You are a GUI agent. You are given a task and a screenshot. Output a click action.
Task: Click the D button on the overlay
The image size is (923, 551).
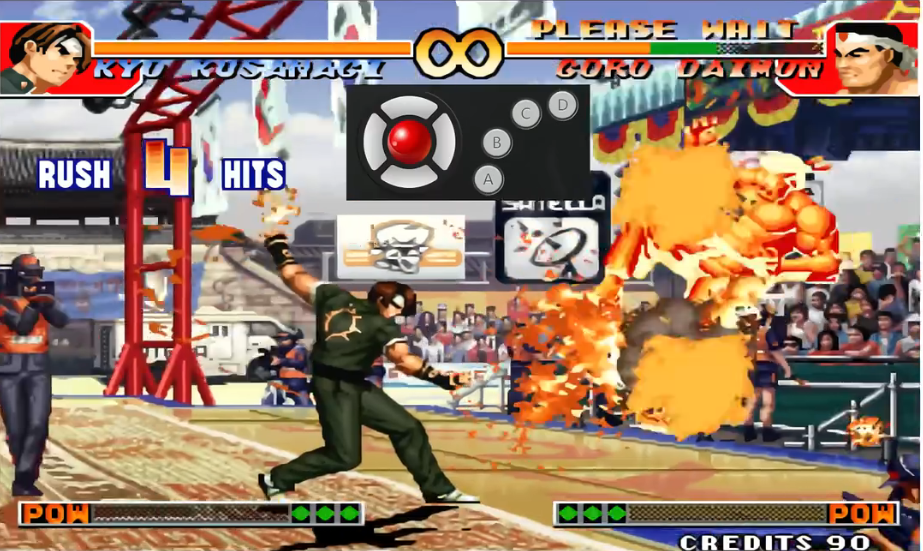(x=563, y=103)
